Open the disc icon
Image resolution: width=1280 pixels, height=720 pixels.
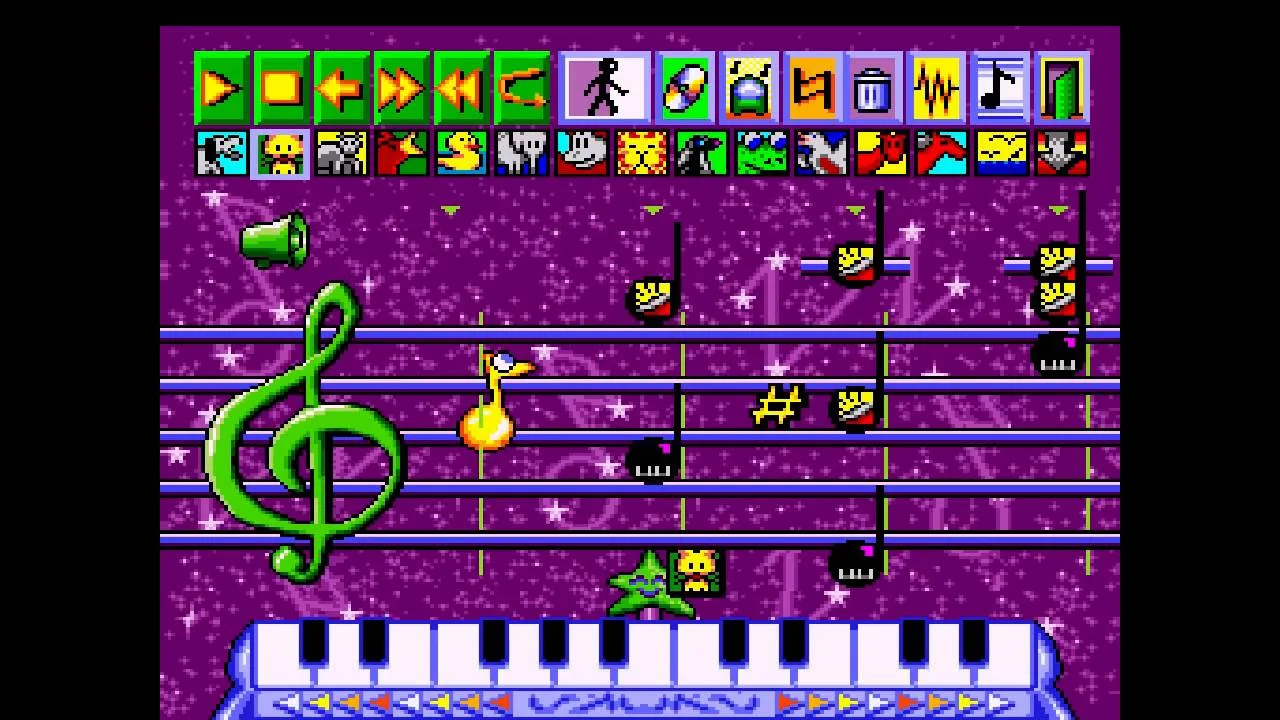coord(685,89)
